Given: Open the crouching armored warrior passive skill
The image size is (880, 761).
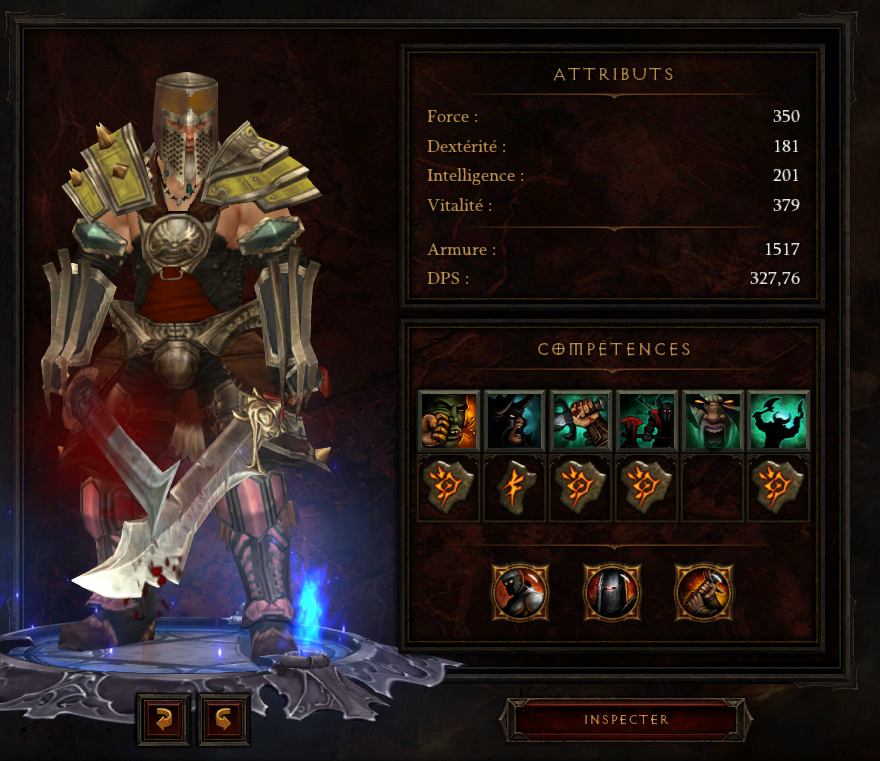Looking at the screenshot, I should tap(520, 592).
